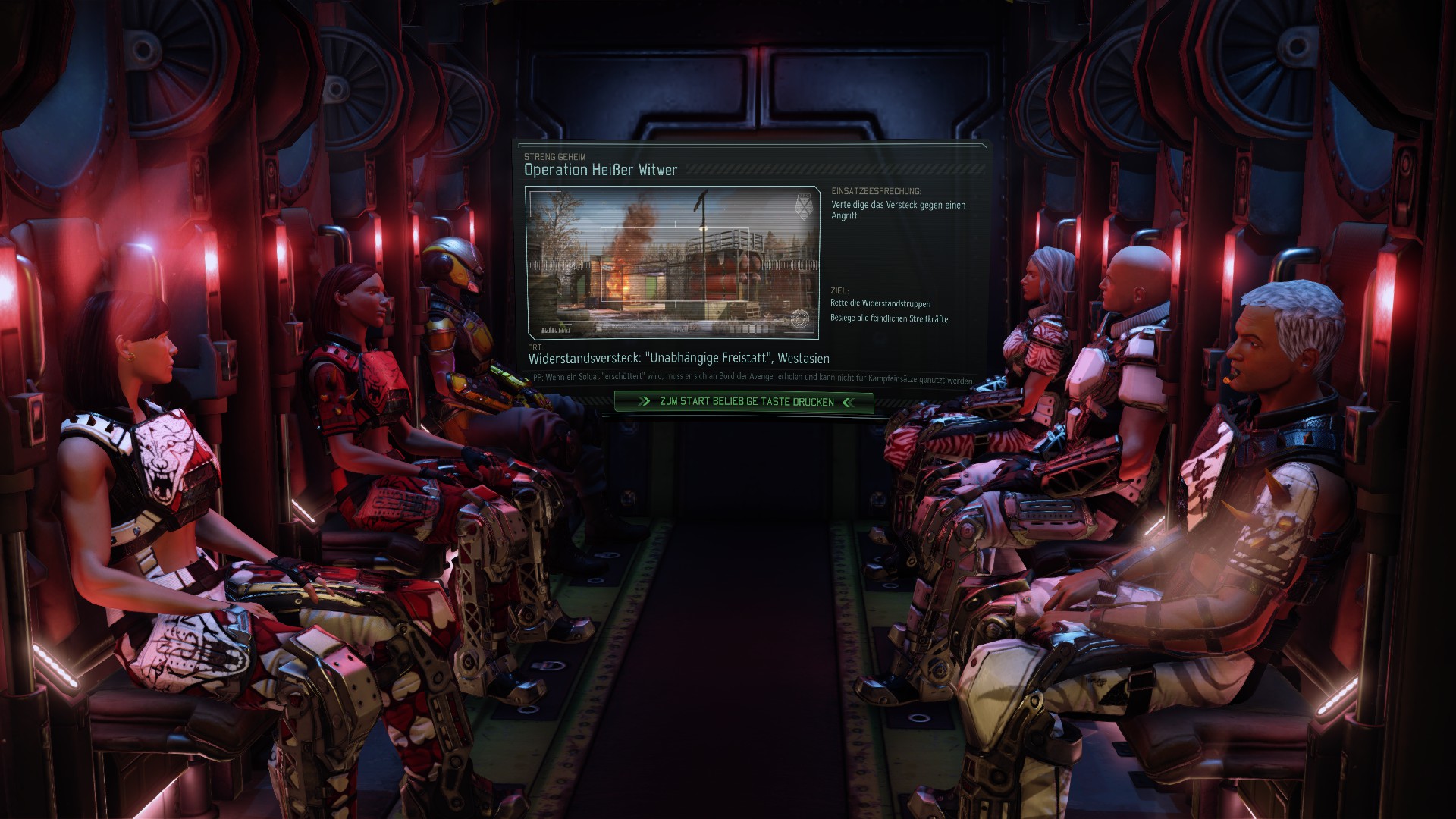This screenshot has height=819, width=1456.
Task: Click the green 'Zum Start beliebige Taste drücken' launch button
Action: (745, 402)
